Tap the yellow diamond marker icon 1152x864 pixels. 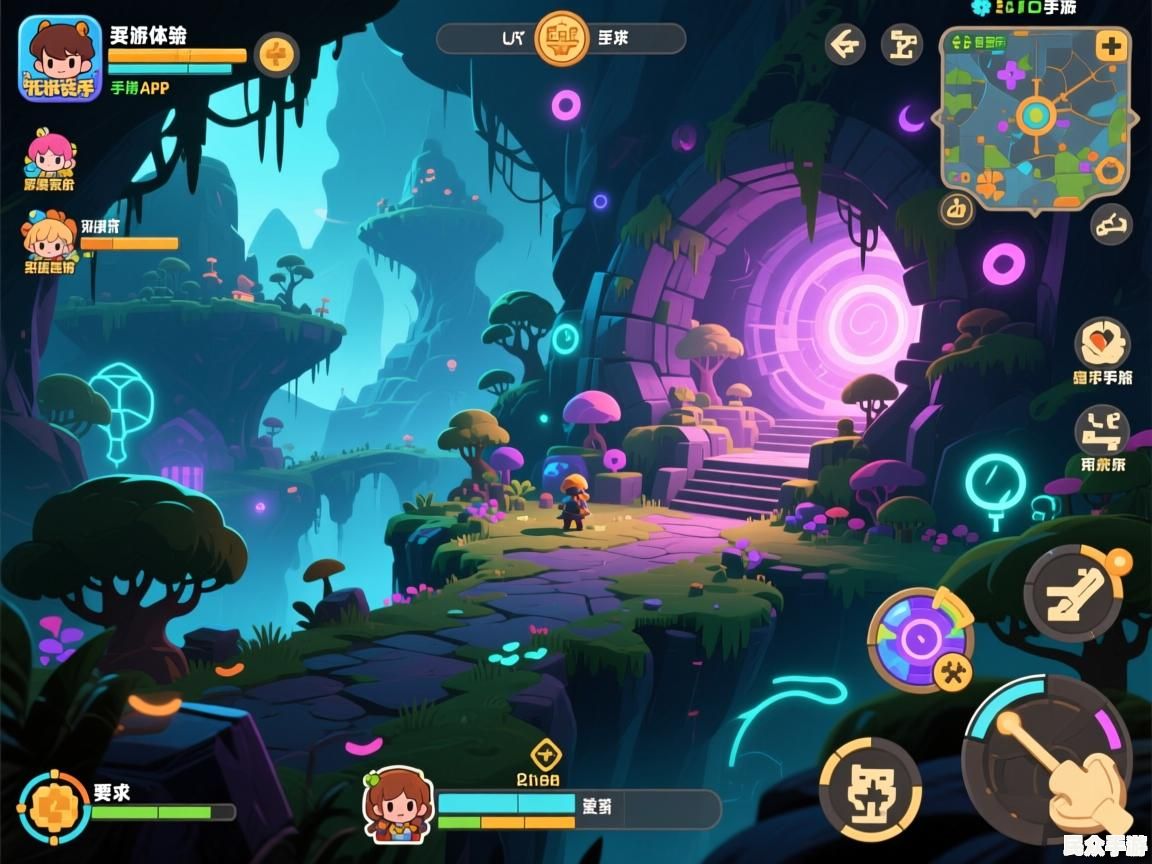(545, 754)
